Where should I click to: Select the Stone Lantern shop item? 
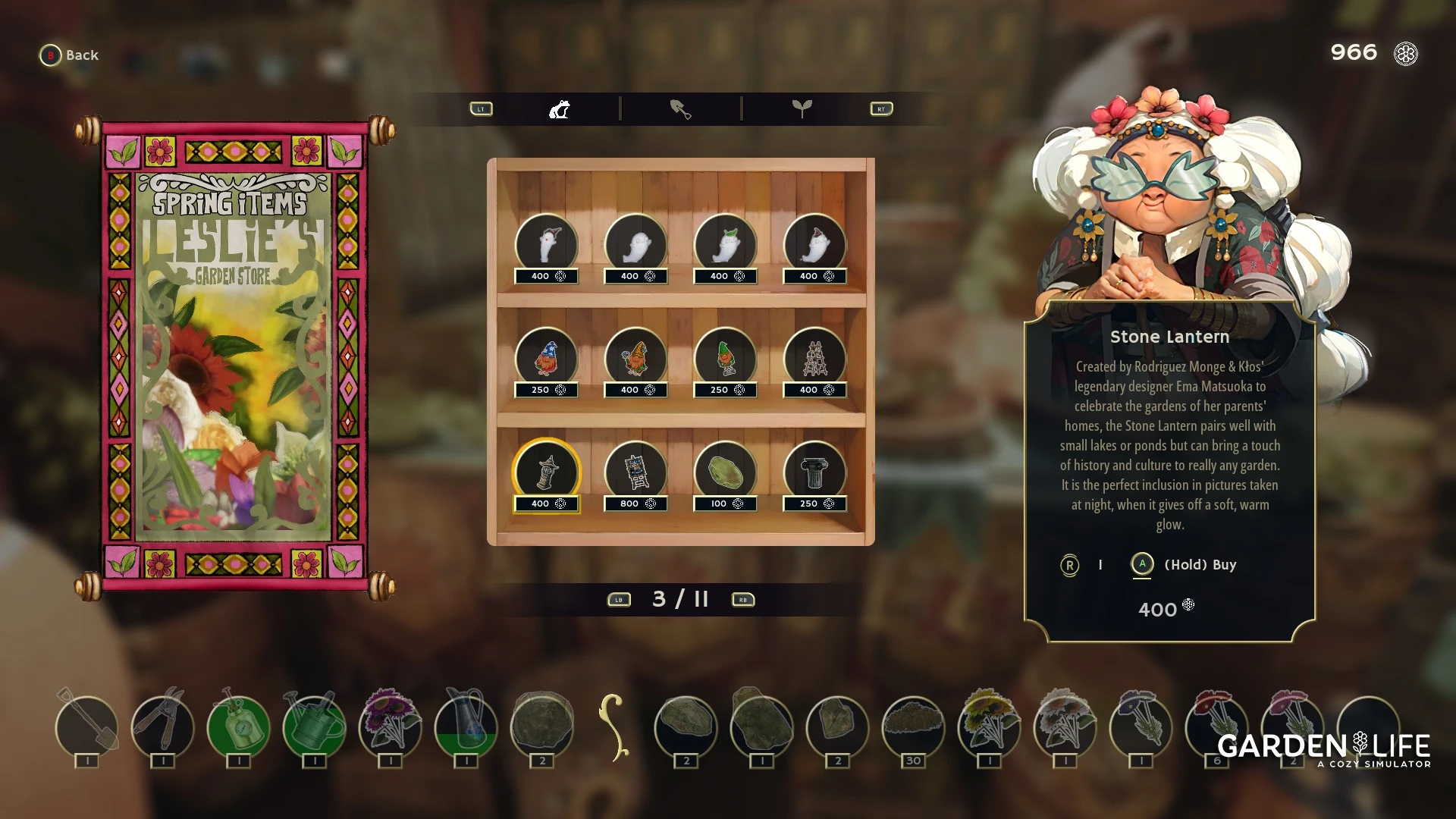pyautogui.click(x=546, y=472)
